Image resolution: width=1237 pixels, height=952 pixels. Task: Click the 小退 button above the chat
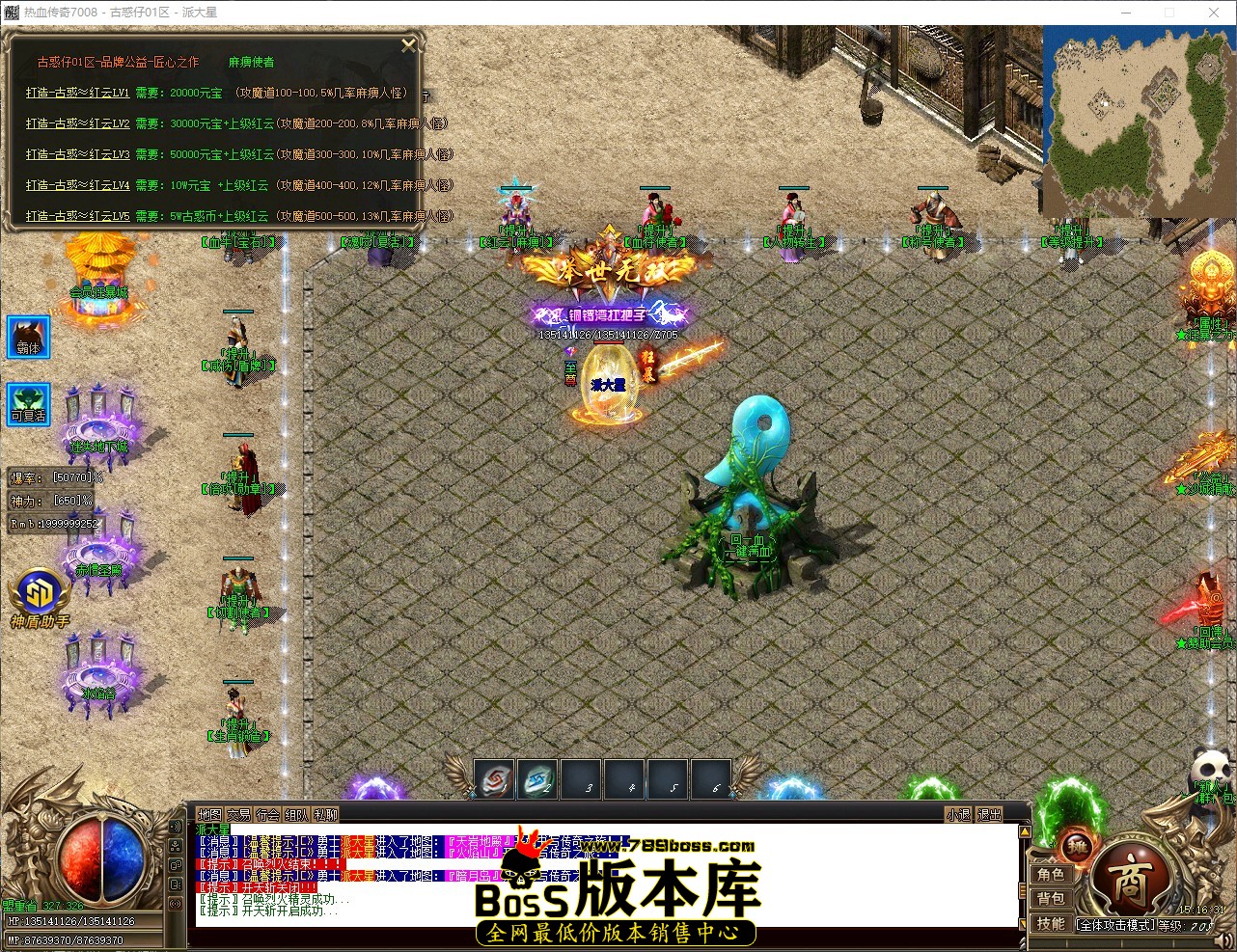click(957, 814)
